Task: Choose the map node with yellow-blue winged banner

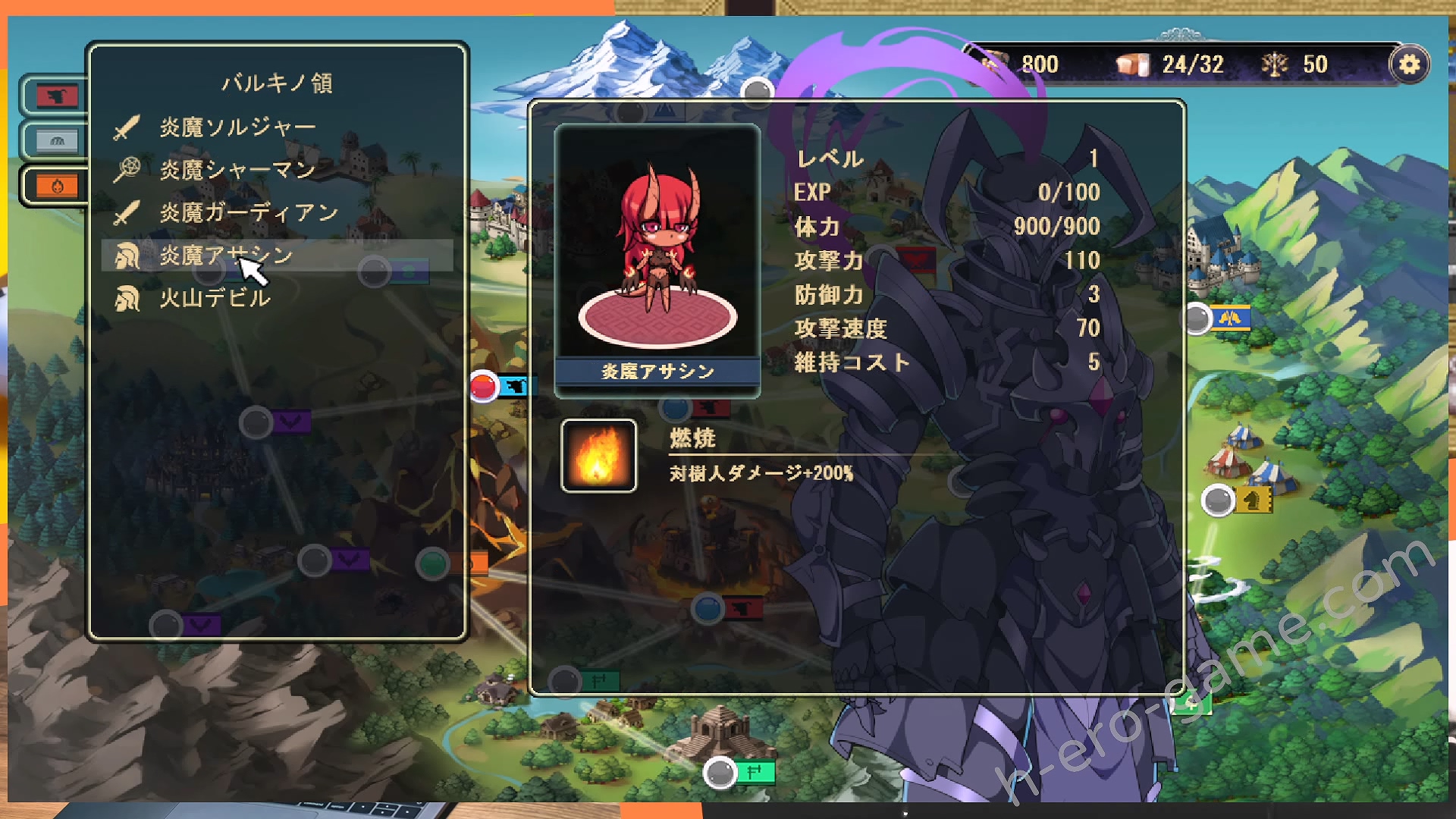Action: [1197, 318]
